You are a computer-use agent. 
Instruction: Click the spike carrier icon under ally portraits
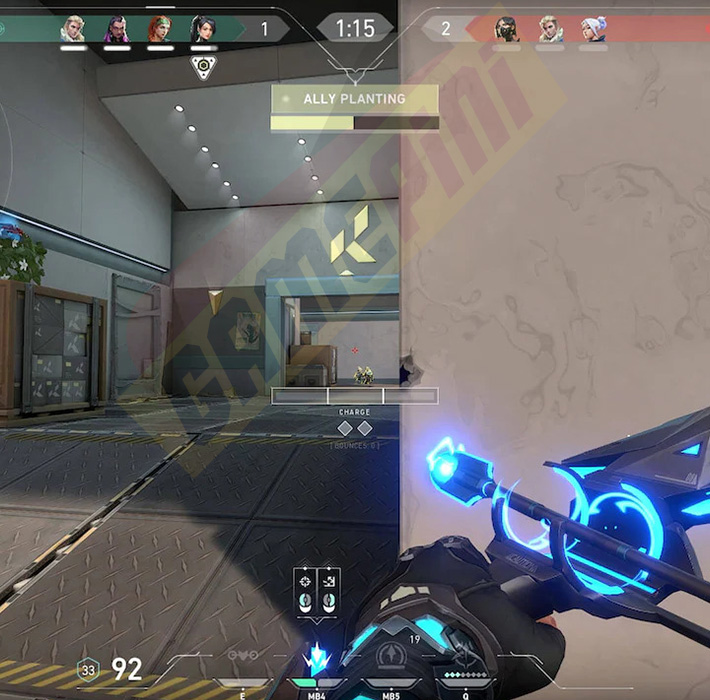(x=203, y=67)
